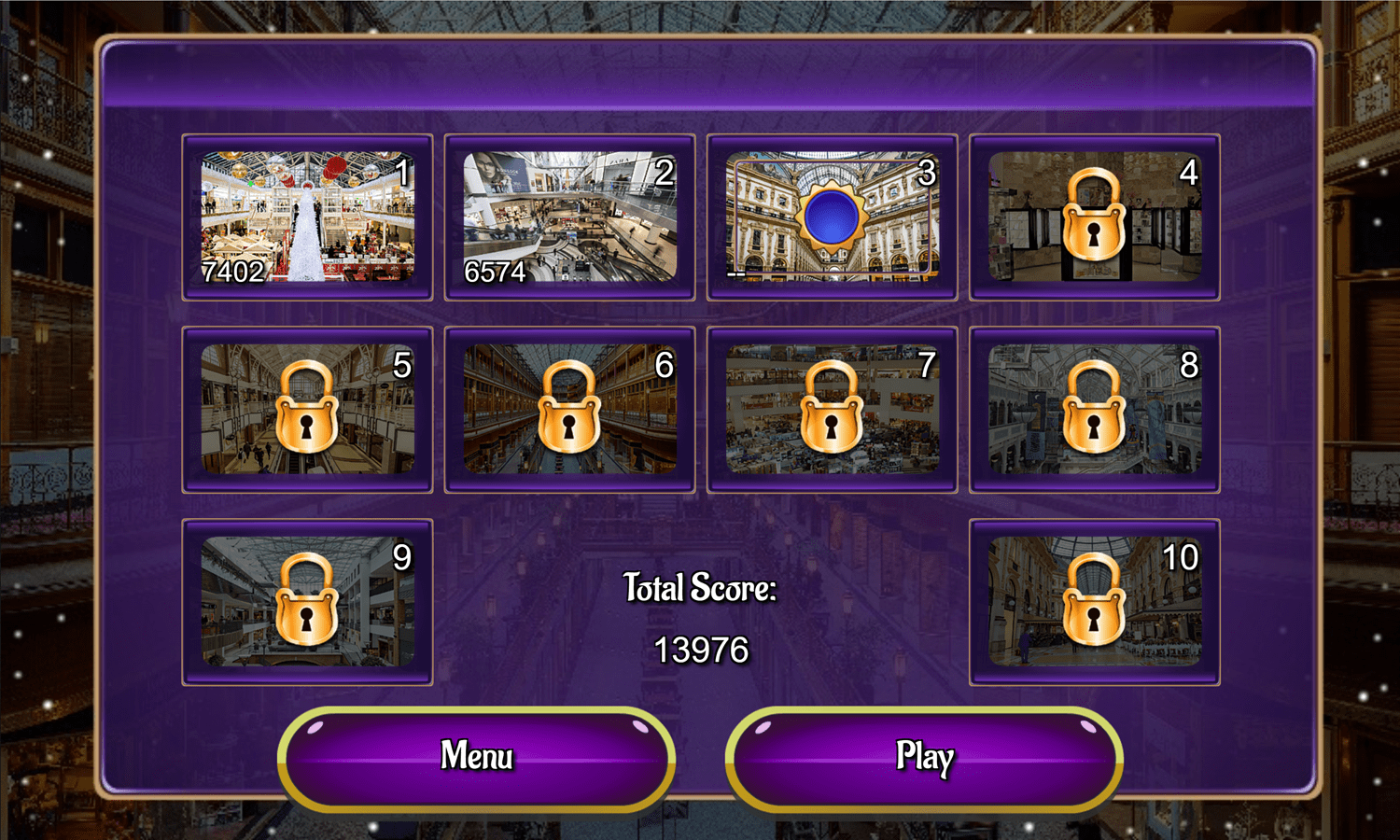Click the lock icon on level 9
The height and width of the screenshot is (840, 1400).
coord(308,601)
